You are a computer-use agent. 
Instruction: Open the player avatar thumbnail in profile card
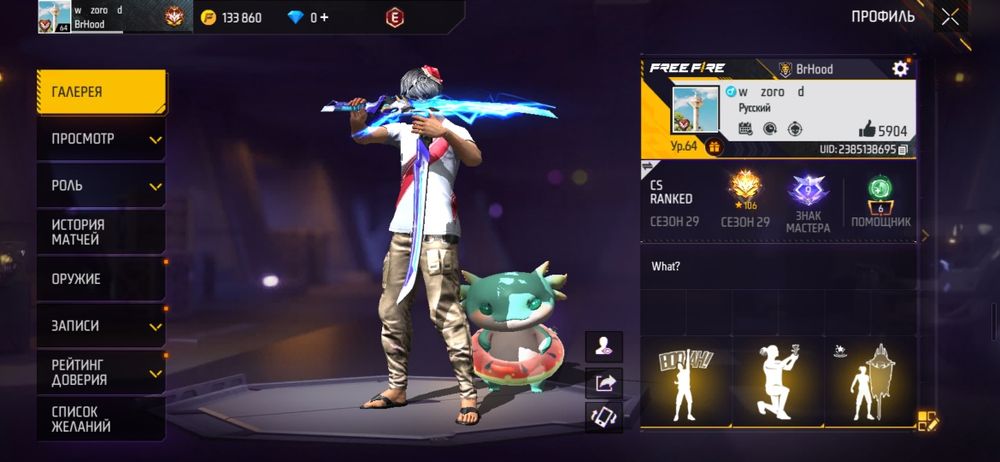click(696, 110)
